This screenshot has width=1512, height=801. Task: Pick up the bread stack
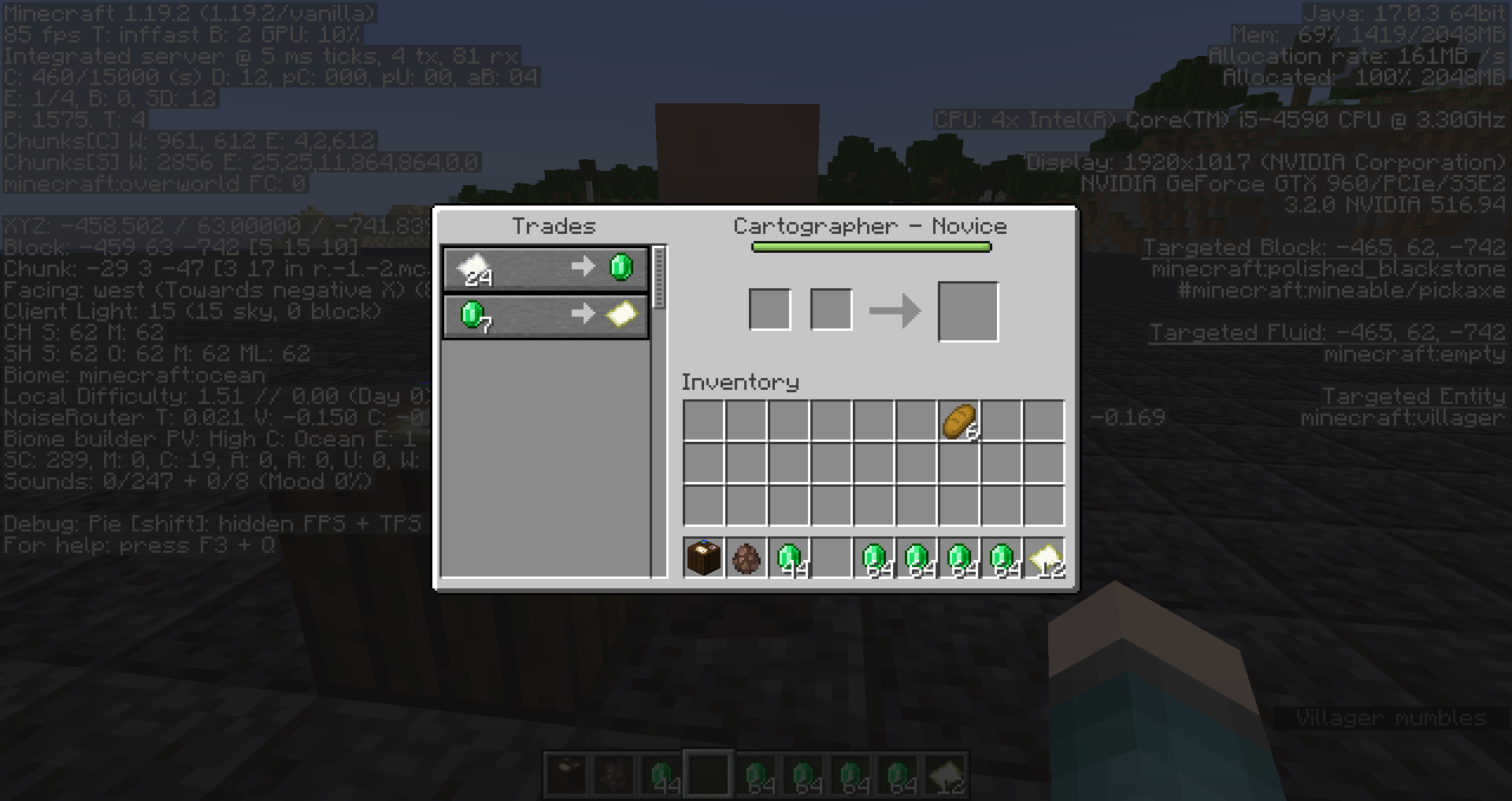coord(959,421)
